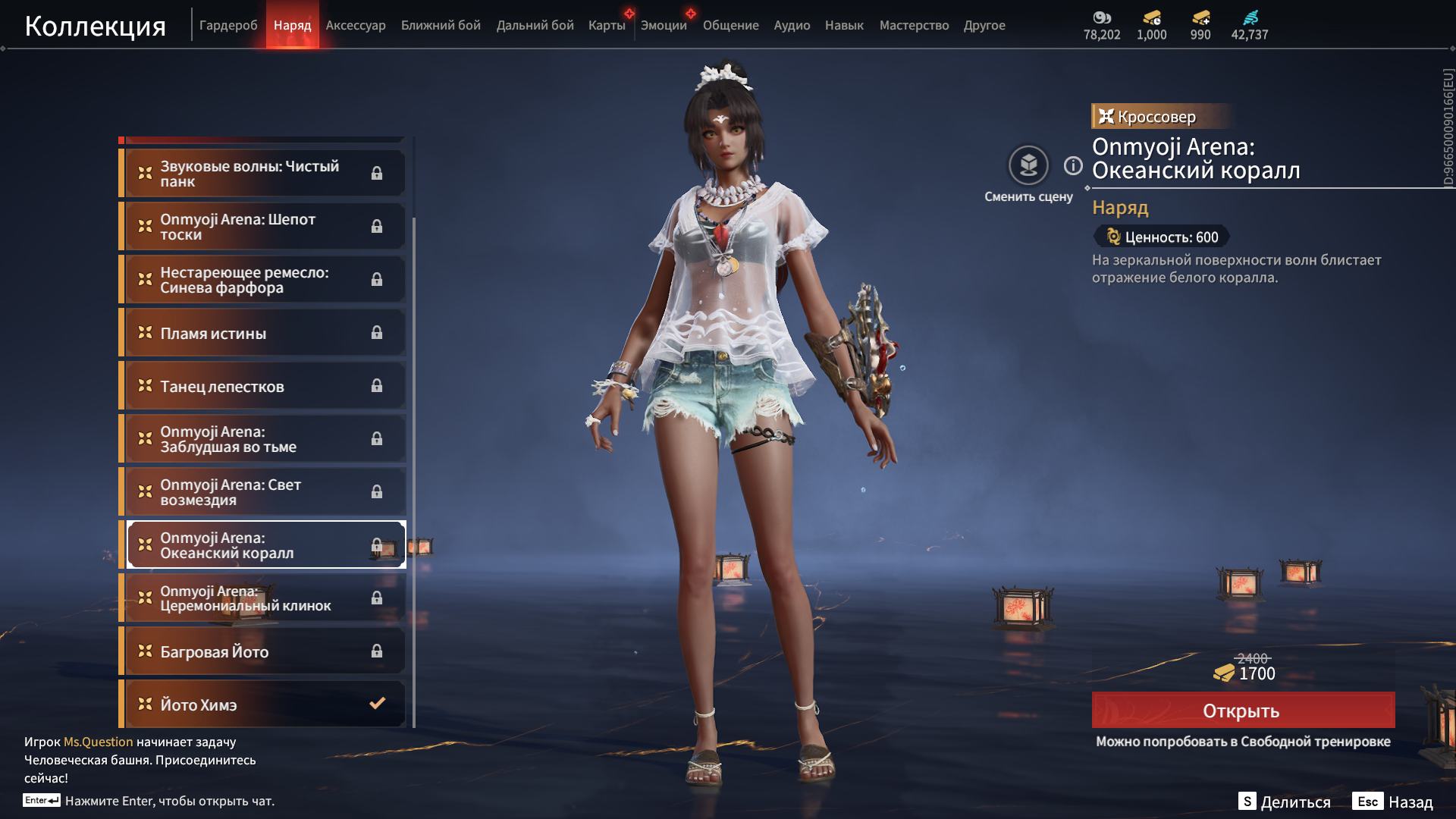Click the Делиться share button
The height and width of the screenshot is (819, 1456).
[1285, 802]
